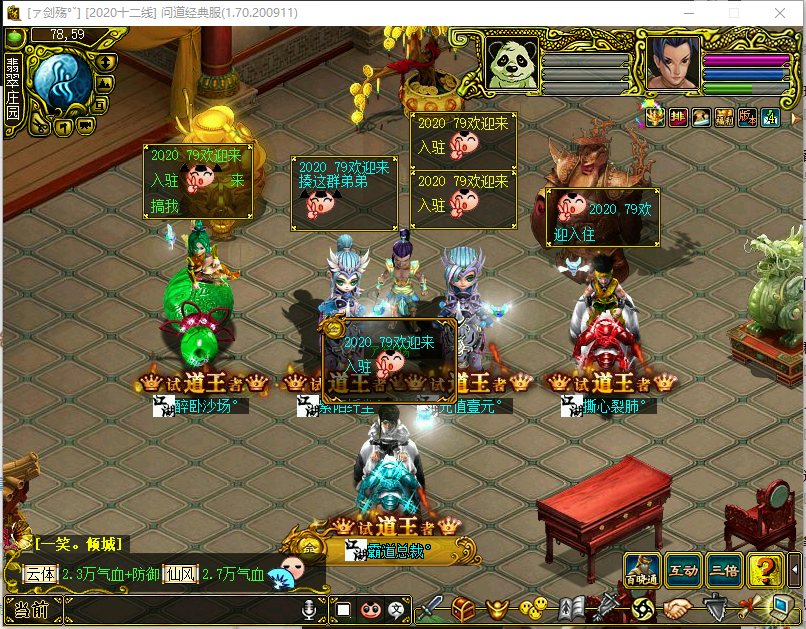Open the yellow question mark help button
The width and height of the screenshot is (806, 629).
coord(765,568)
